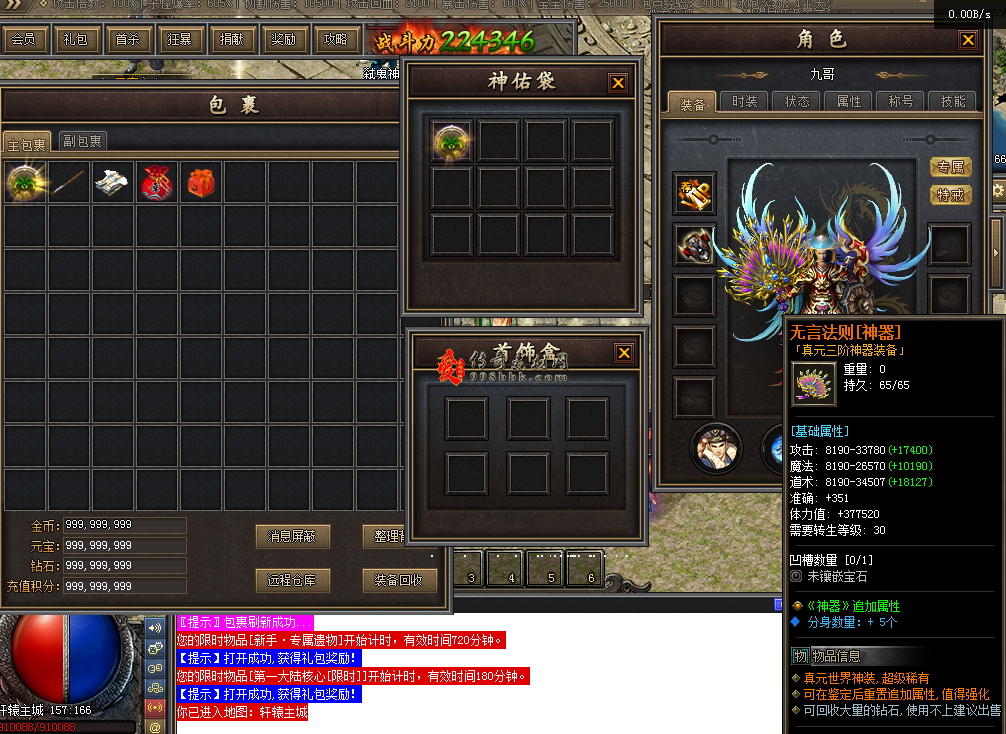Open the 礼包 gift pack menu
Screen dimensions: 1006x734
tap(76, 40)
